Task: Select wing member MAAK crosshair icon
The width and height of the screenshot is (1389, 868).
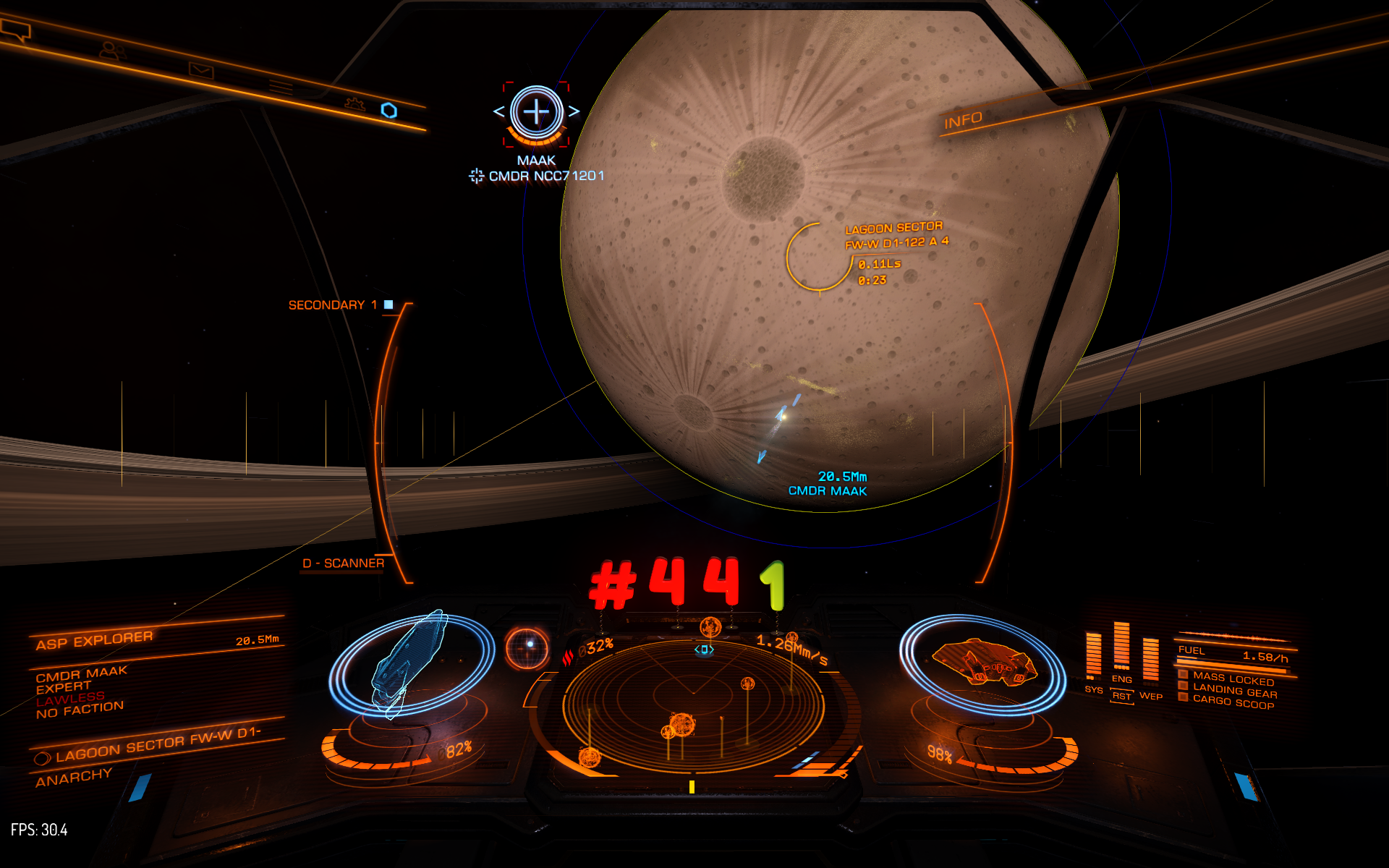Action: (x=536, y=112)
